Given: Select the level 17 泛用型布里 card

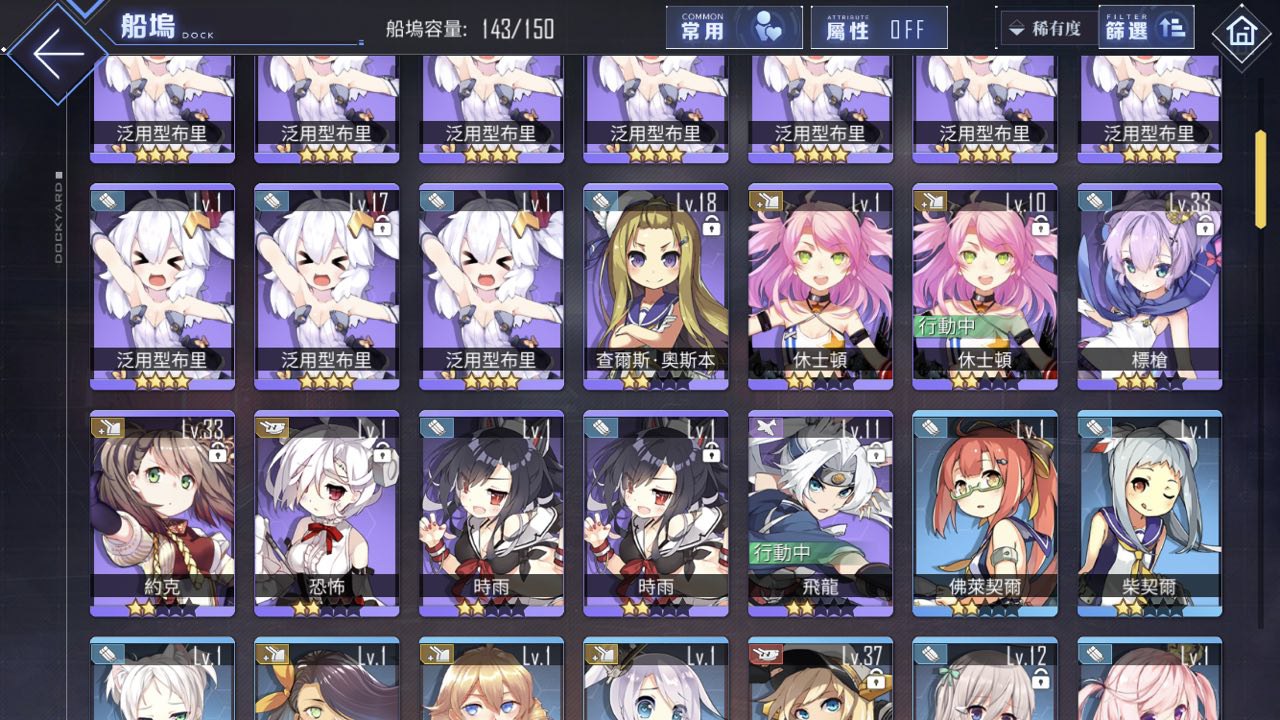Looking at the screenshot, I should tap(326, 286).
